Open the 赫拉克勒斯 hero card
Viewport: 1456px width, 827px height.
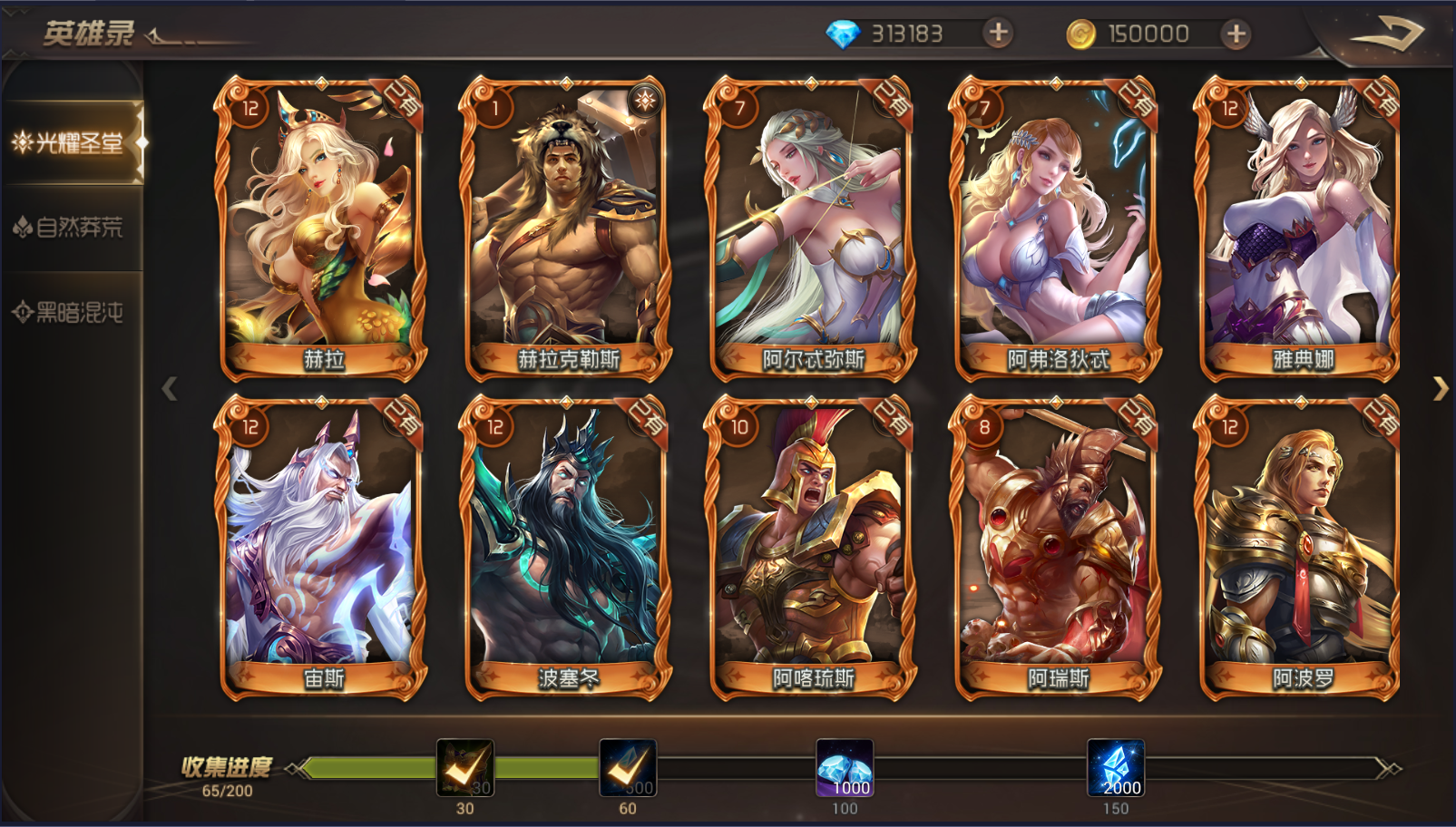pos(566,227)
